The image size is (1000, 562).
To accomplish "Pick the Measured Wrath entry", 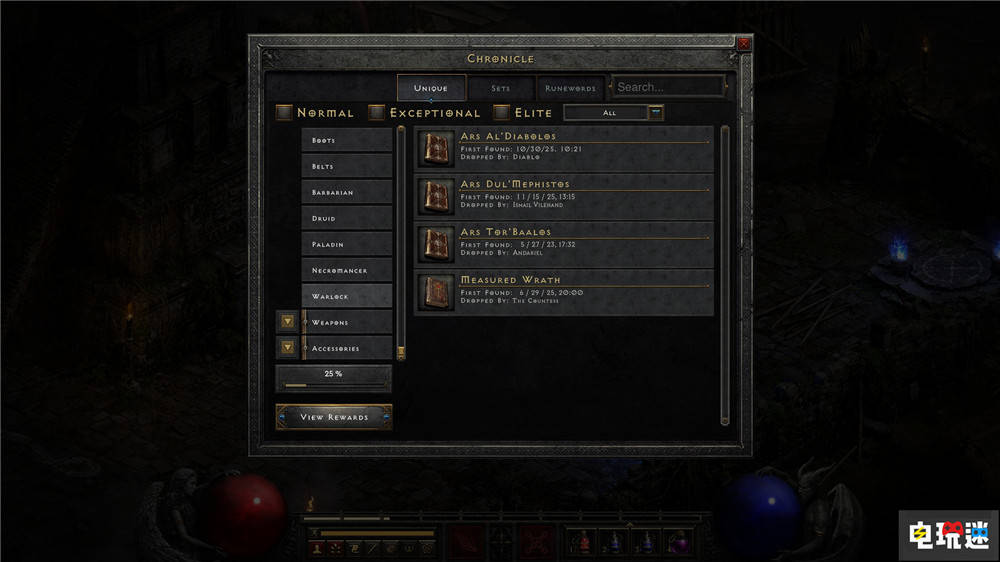I will 564,292.
